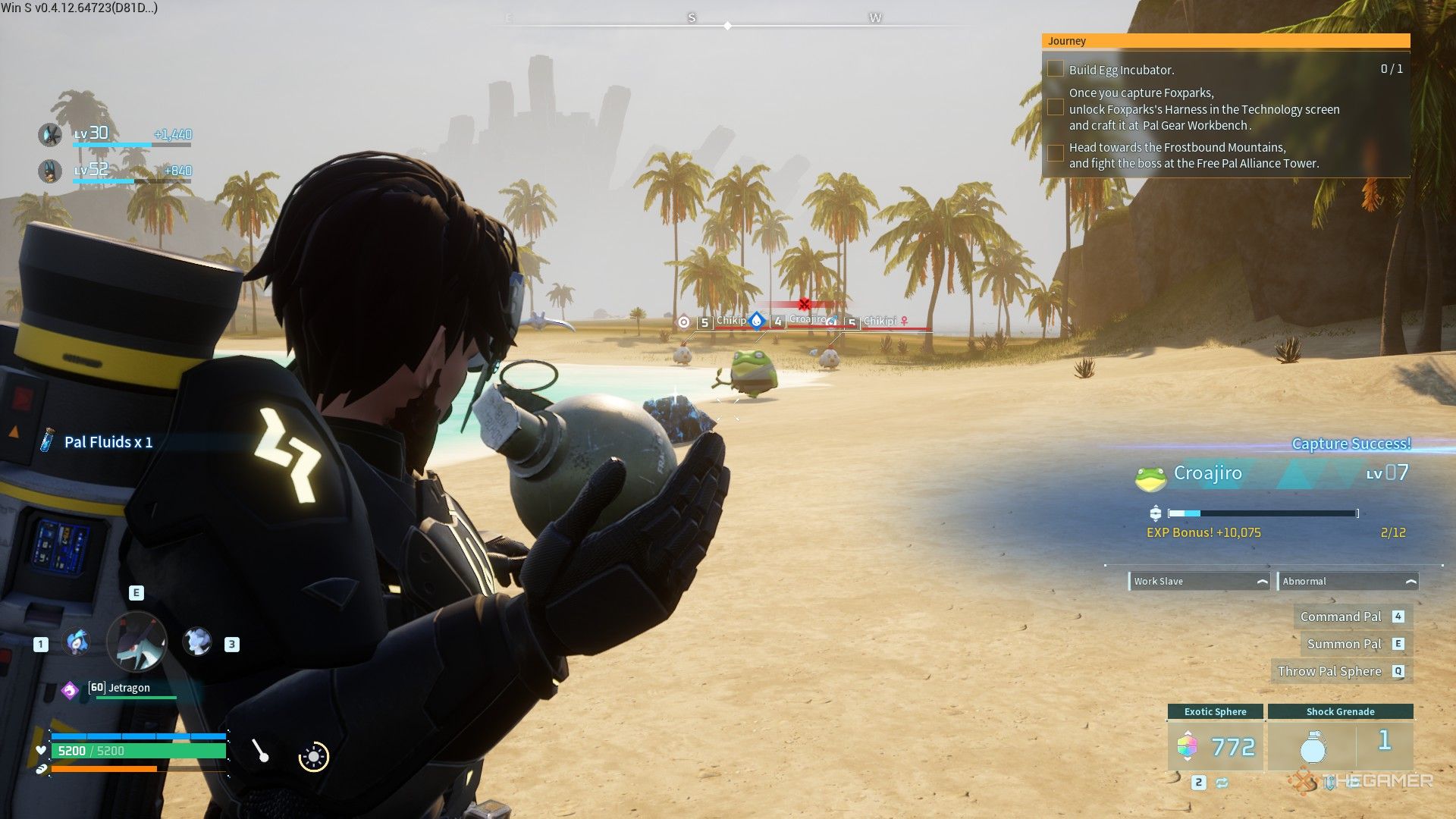Screen dimensions: 1456x819
Task: Click the sun icon beside the health bar
Action: point(314,756)
